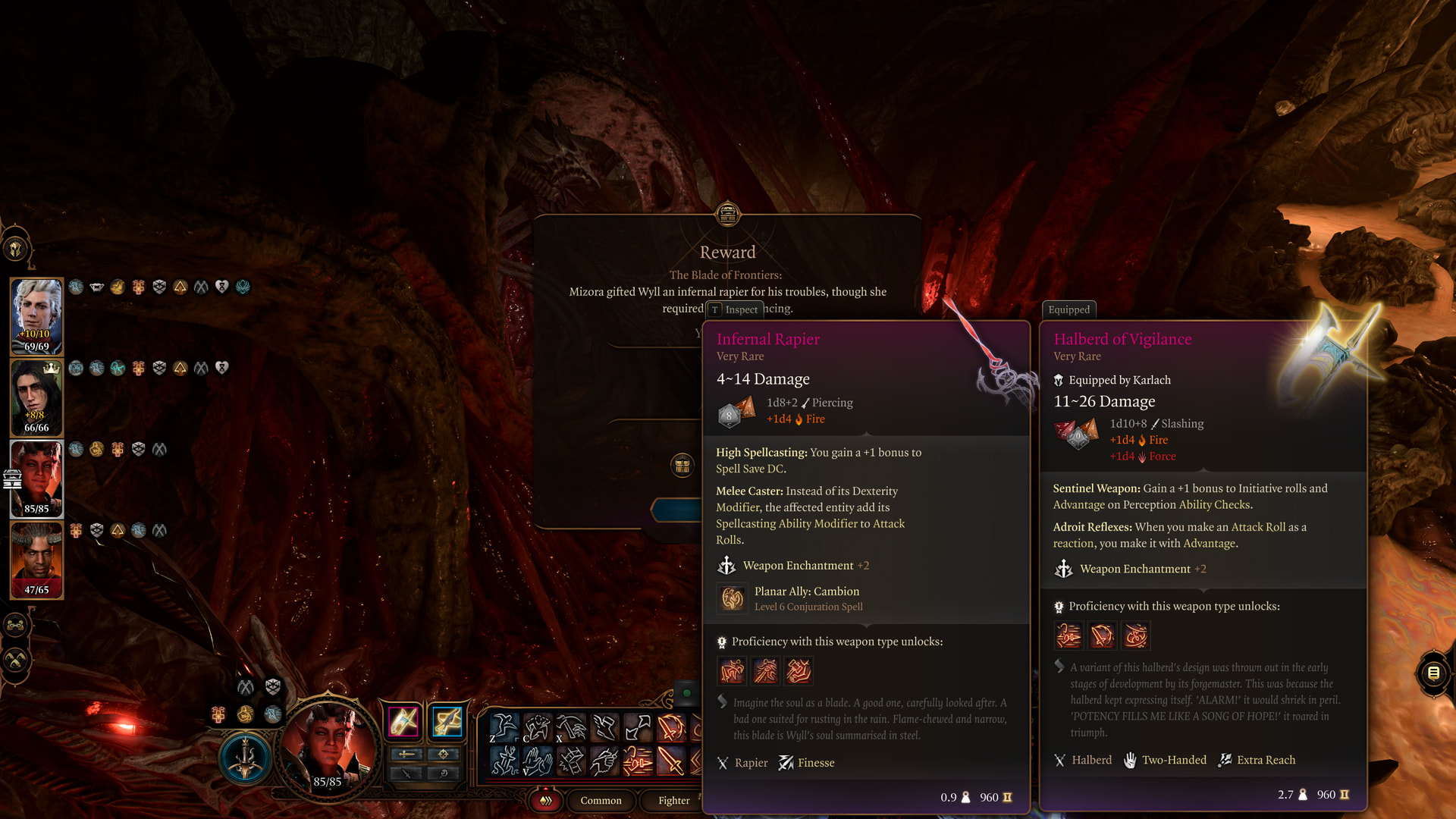
Task: Select Wyll's party portrait
Action: (x=36, y=559)
